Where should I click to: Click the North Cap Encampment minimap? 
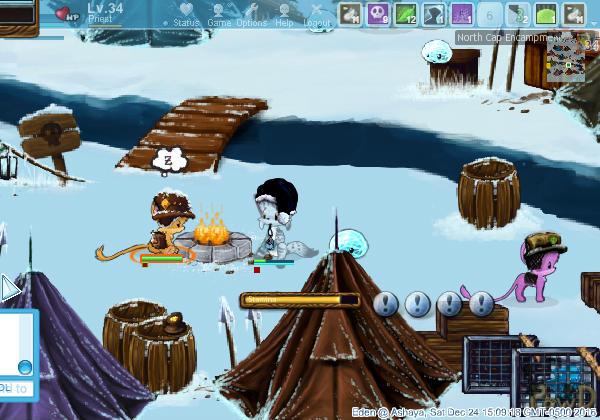(x=566, y=57)
